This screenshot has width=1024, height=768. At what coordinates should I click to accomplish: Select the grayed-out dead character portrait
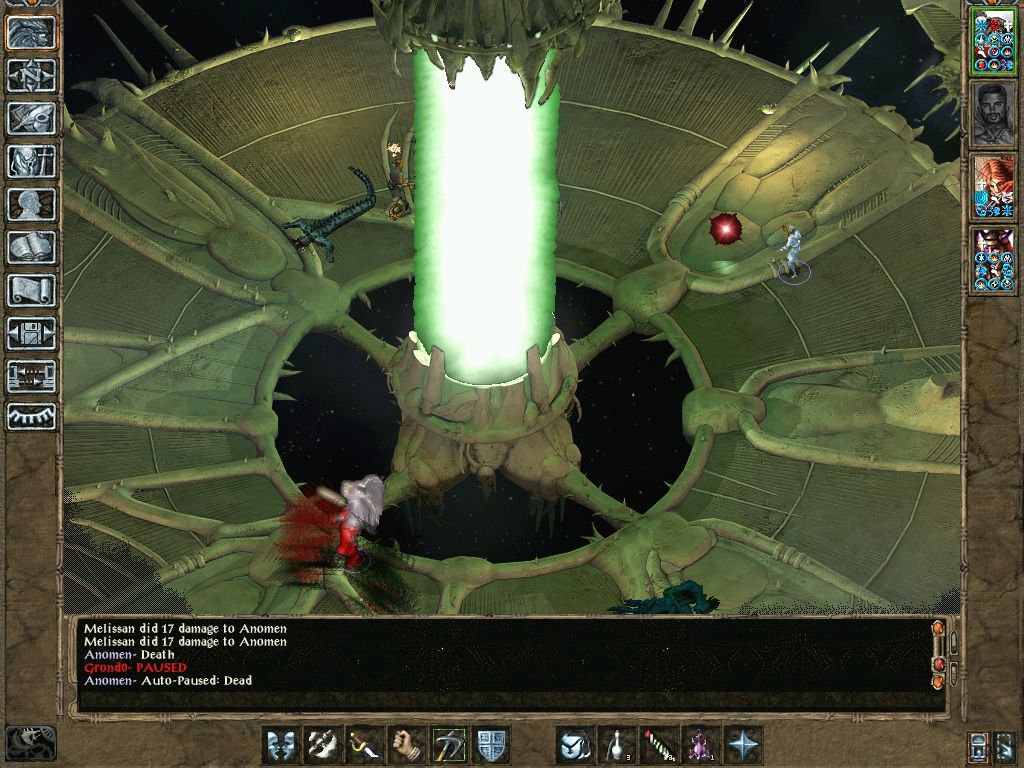(993, 112)
